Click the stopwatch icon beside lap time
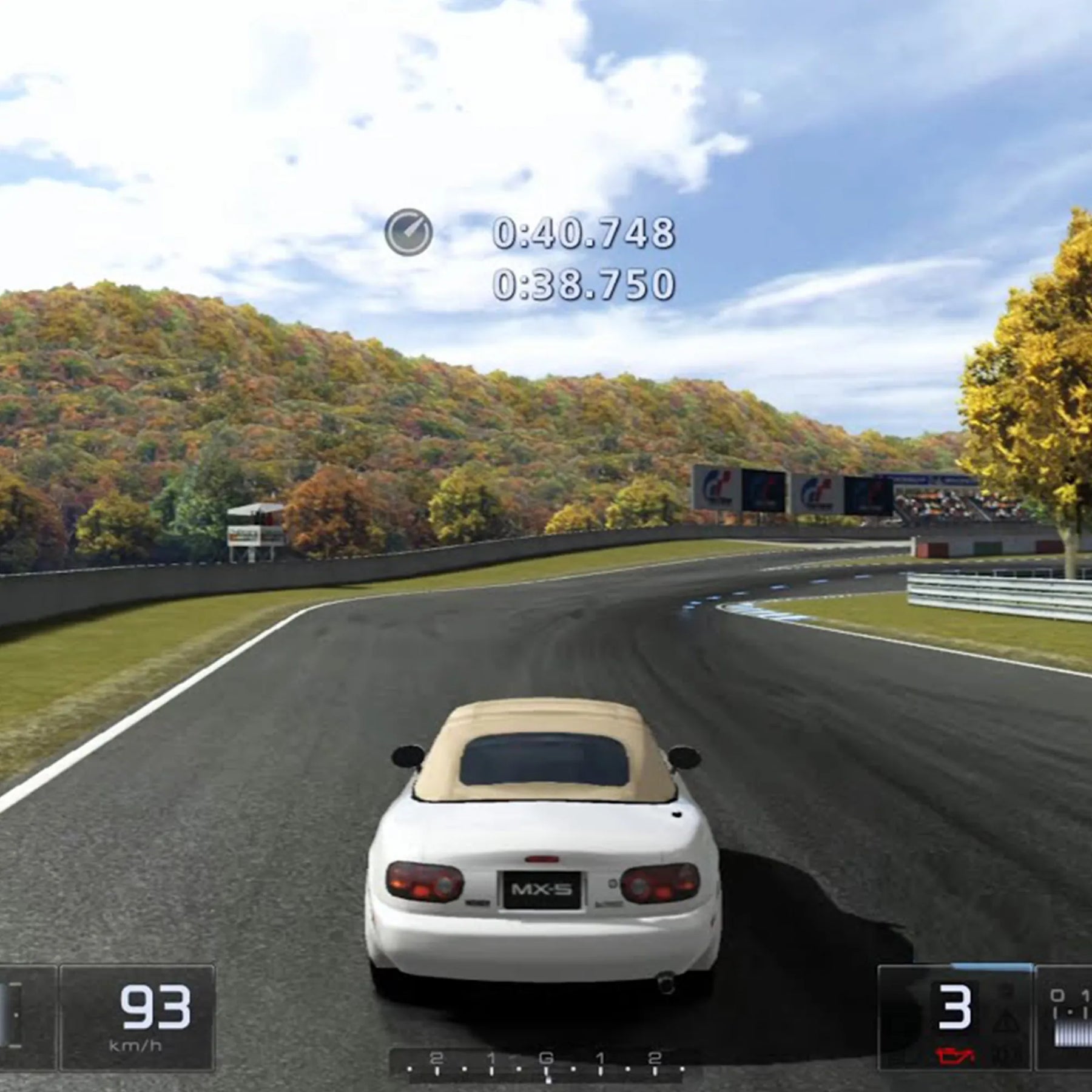This screenshot has width=1092, height=1092. tap(408, 232)
